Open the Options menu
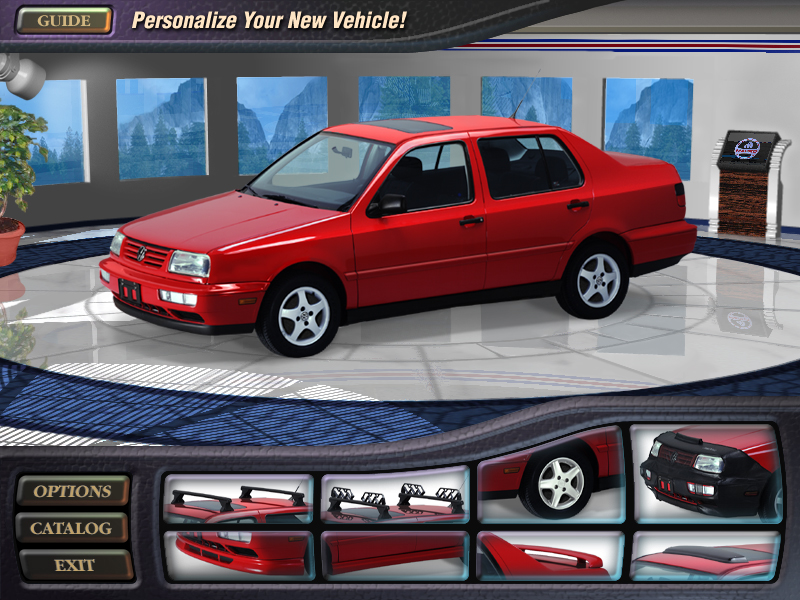 click(x=73, y=491)
